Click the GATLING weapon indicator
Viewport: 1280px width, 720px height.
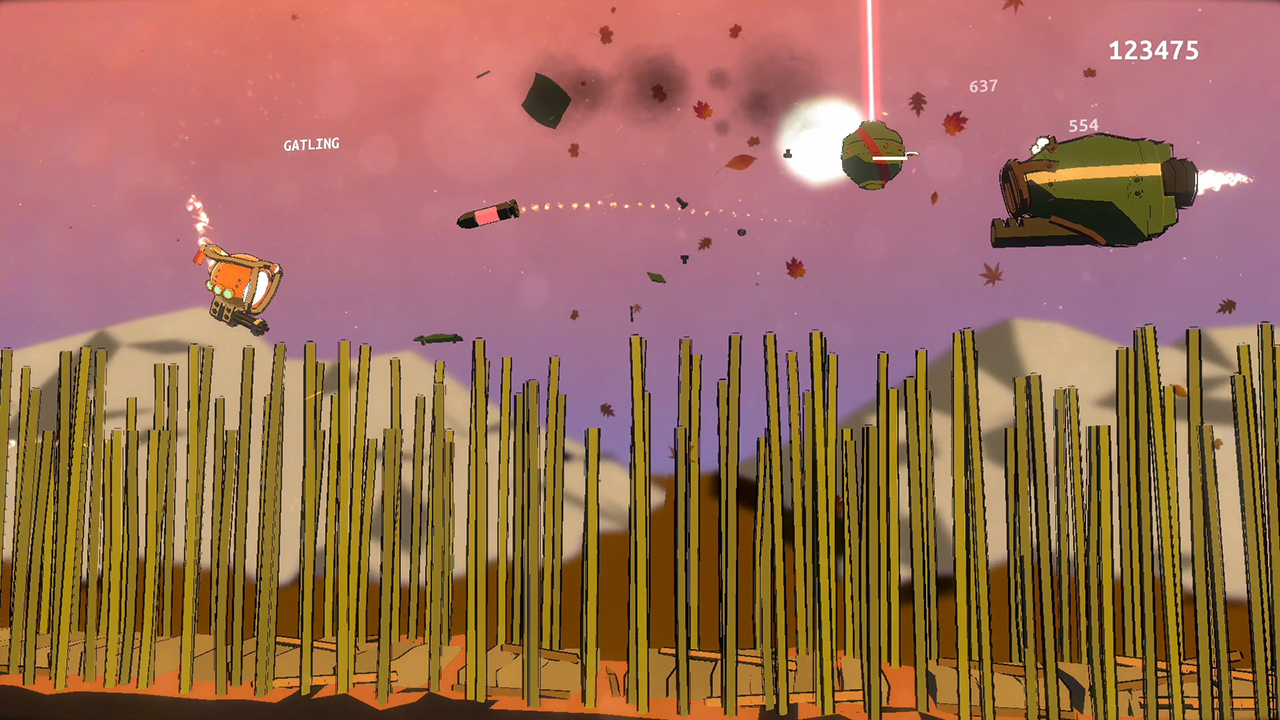pyautogui.click(x=311, y=144)
